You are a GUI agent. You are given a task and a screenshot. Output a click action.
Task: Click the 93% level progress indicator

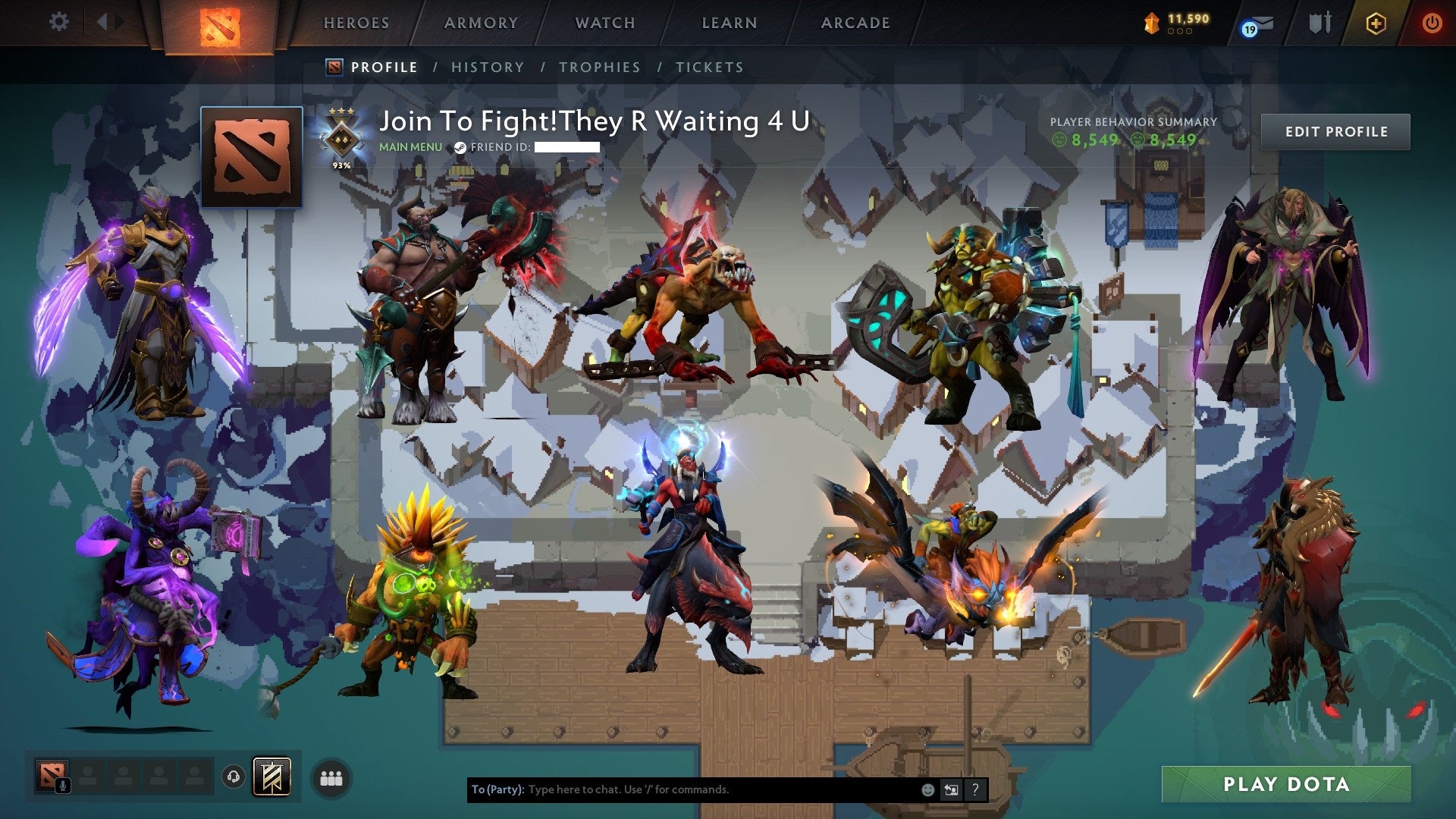[x=342, y=163]
